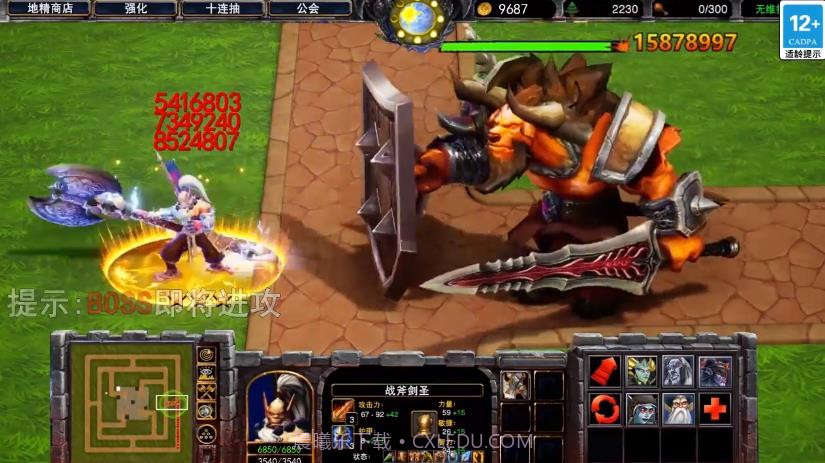The width and height of the screenshot is (825, 463).
Task: Select the dark hooded figure icon
Action: click(714, 370)
